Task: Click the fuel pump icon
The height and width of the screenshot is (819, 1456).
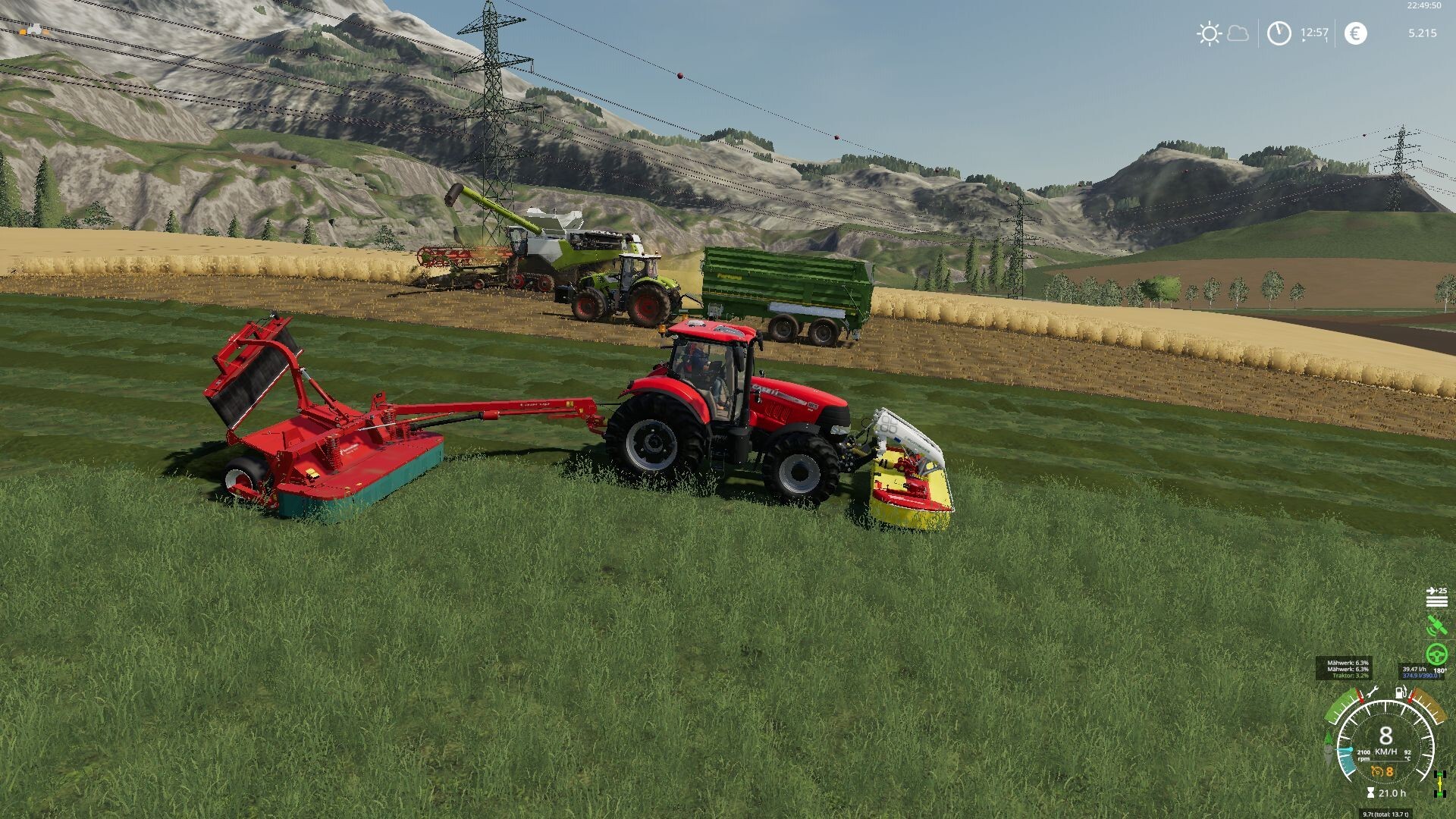Action: 1401,692
